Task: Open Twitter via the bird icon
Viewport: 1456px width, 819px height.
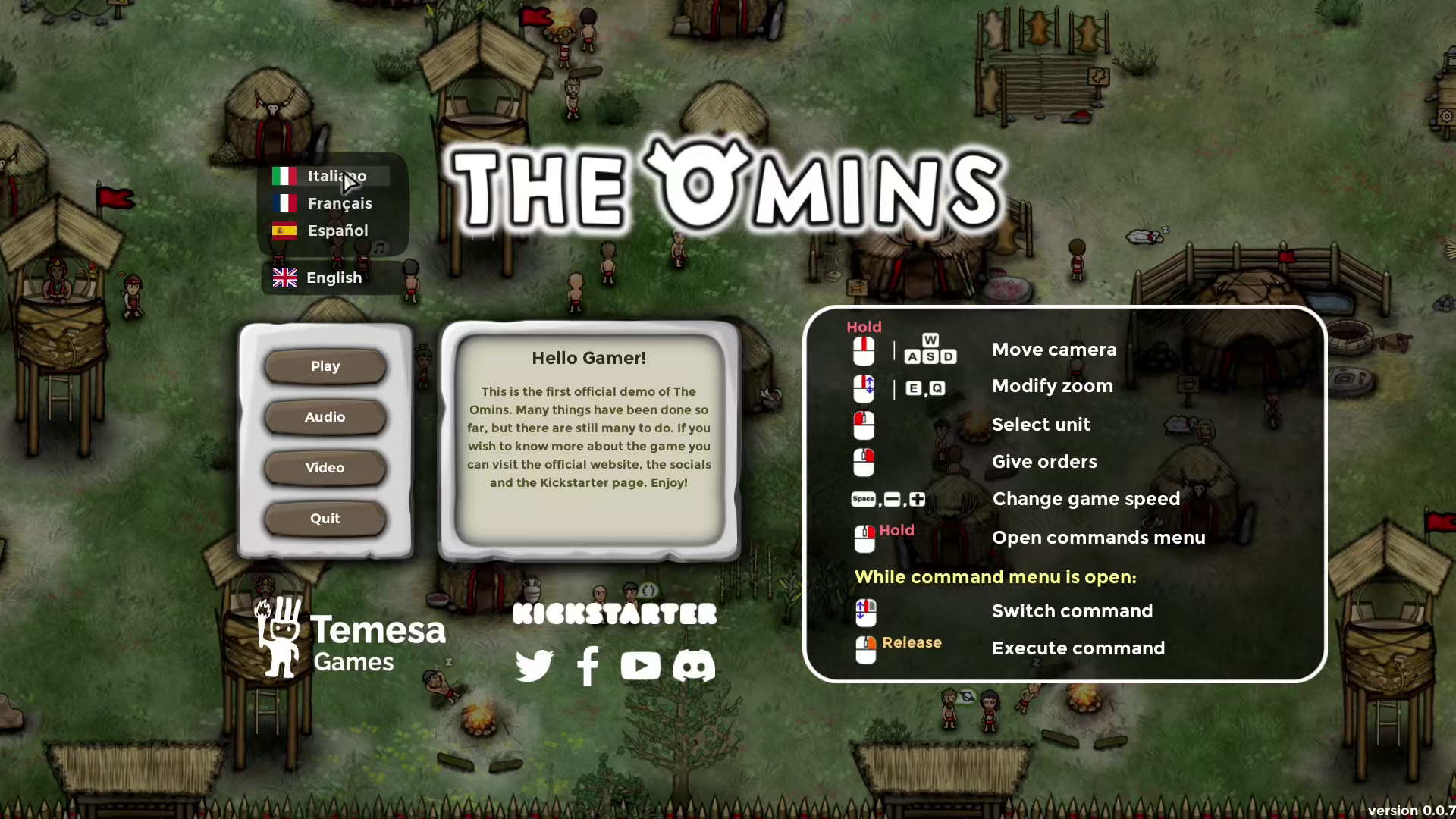Action: coord(535,666)
